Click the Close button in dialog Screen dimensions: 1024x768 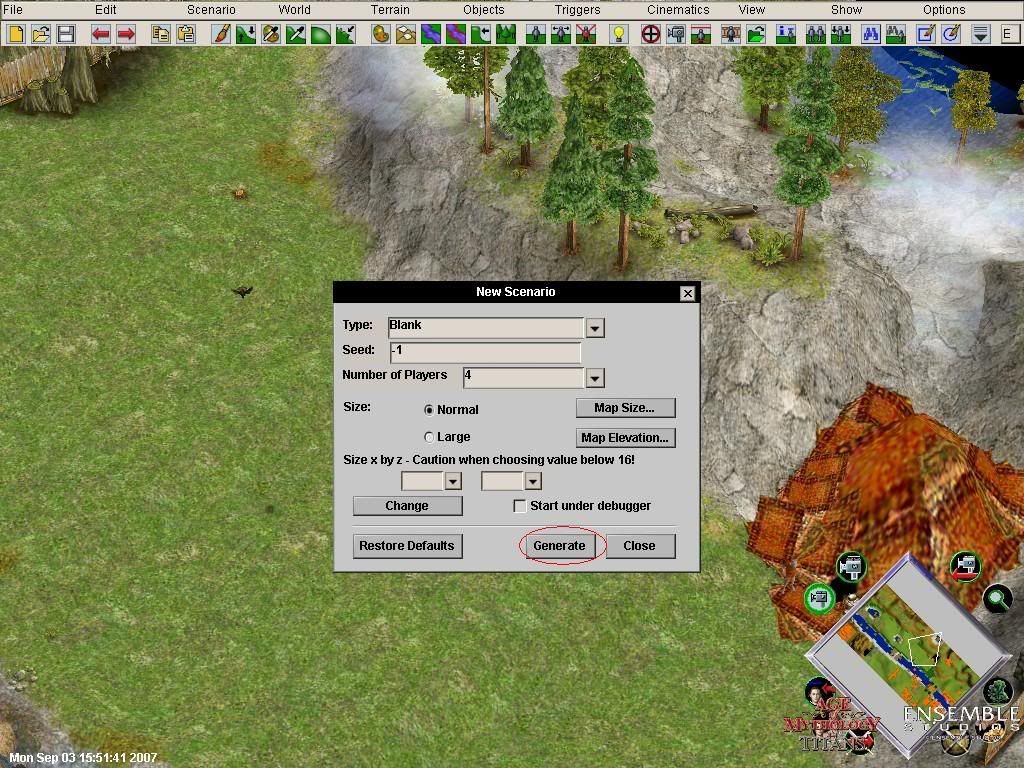click(x=639, y=546)
